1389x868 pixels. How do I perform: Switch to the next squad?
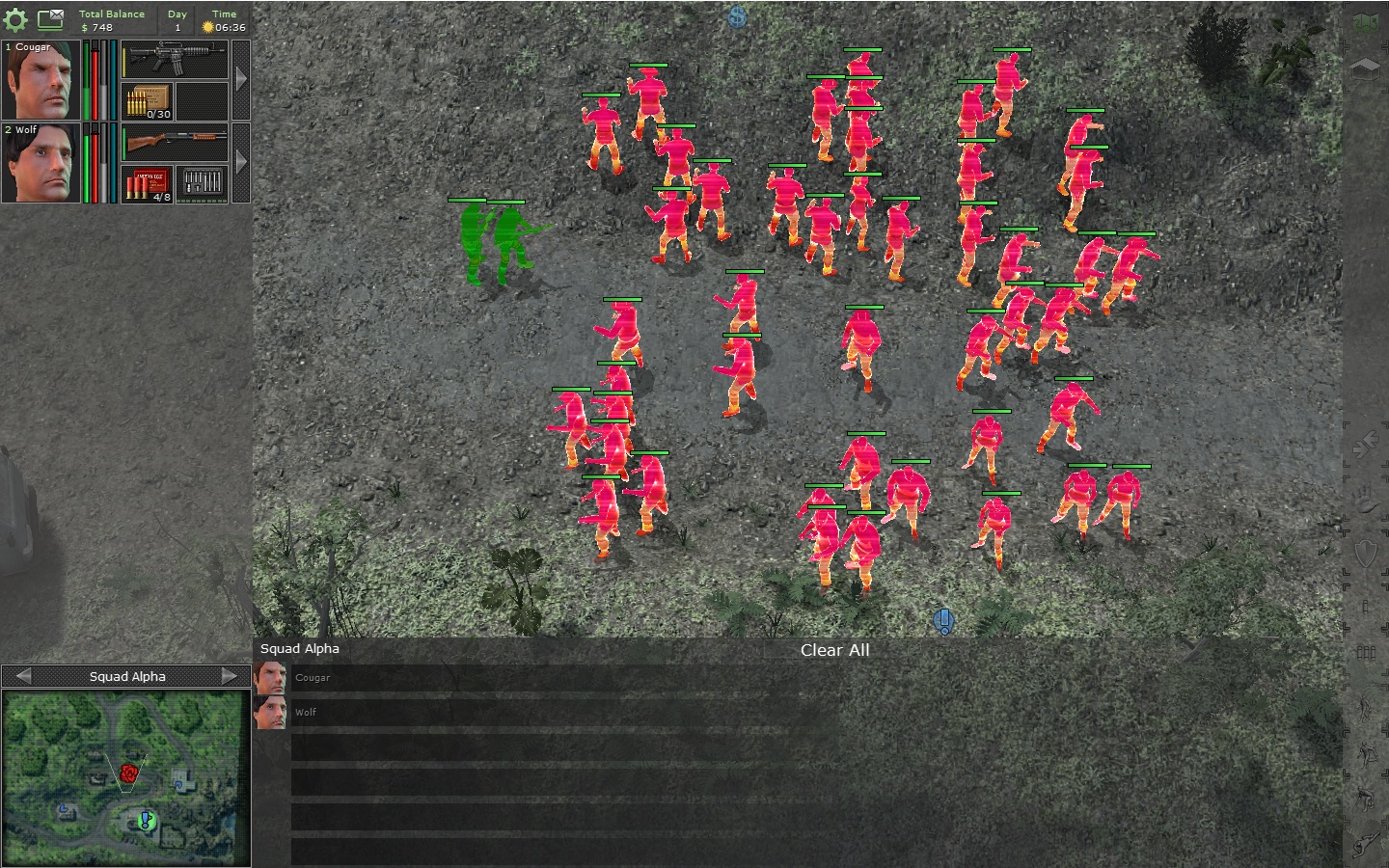tap(230, 676)
